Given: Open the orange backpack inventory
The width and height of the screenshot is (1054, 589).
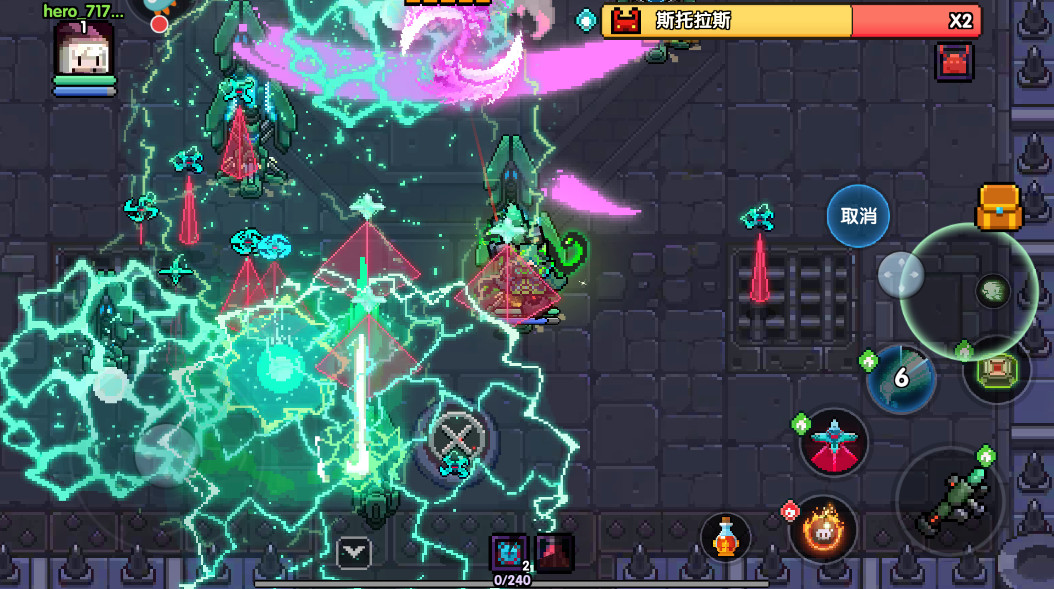Looking at the screenshot, I should [999, 208].
